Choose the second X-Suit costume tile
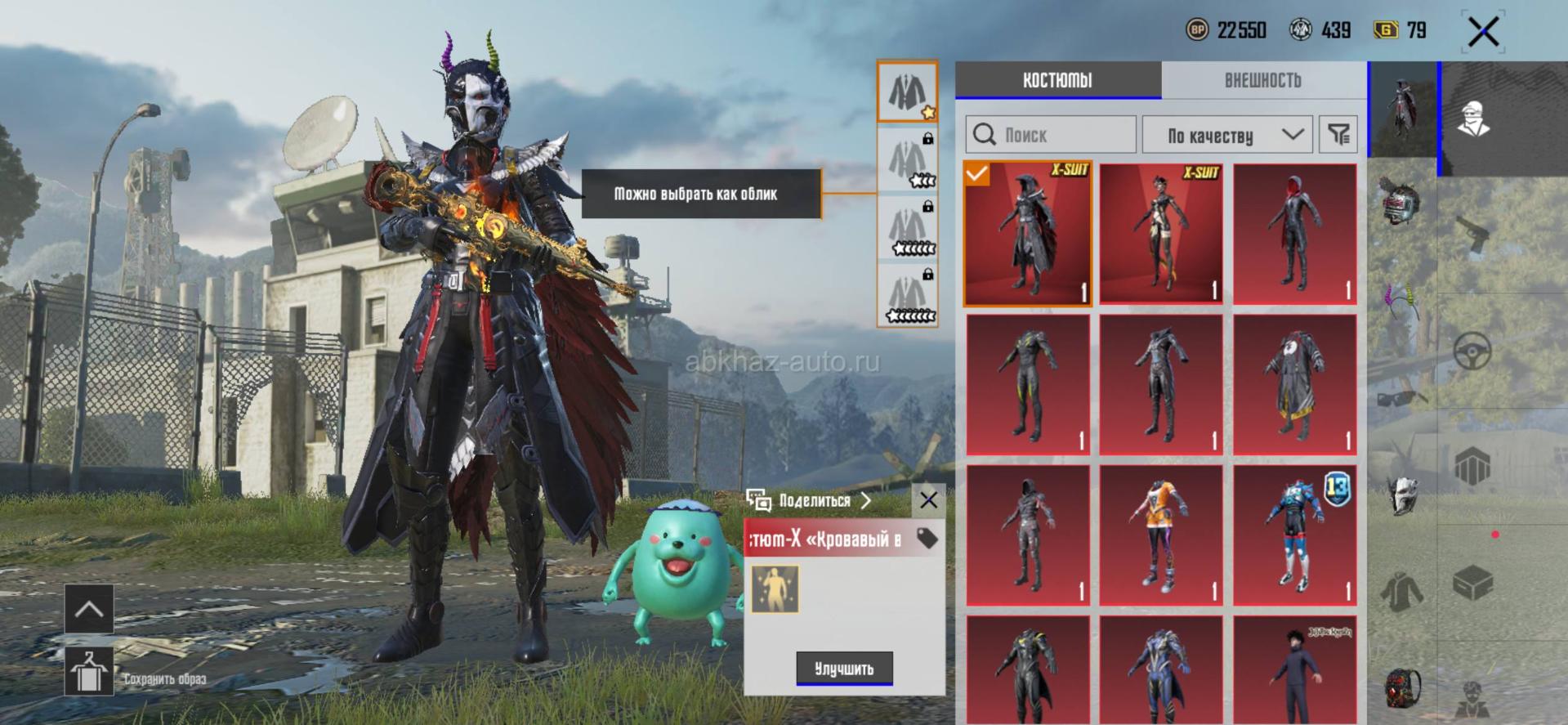Viewport: 1568px width, 725px height. click(1161, 234)
